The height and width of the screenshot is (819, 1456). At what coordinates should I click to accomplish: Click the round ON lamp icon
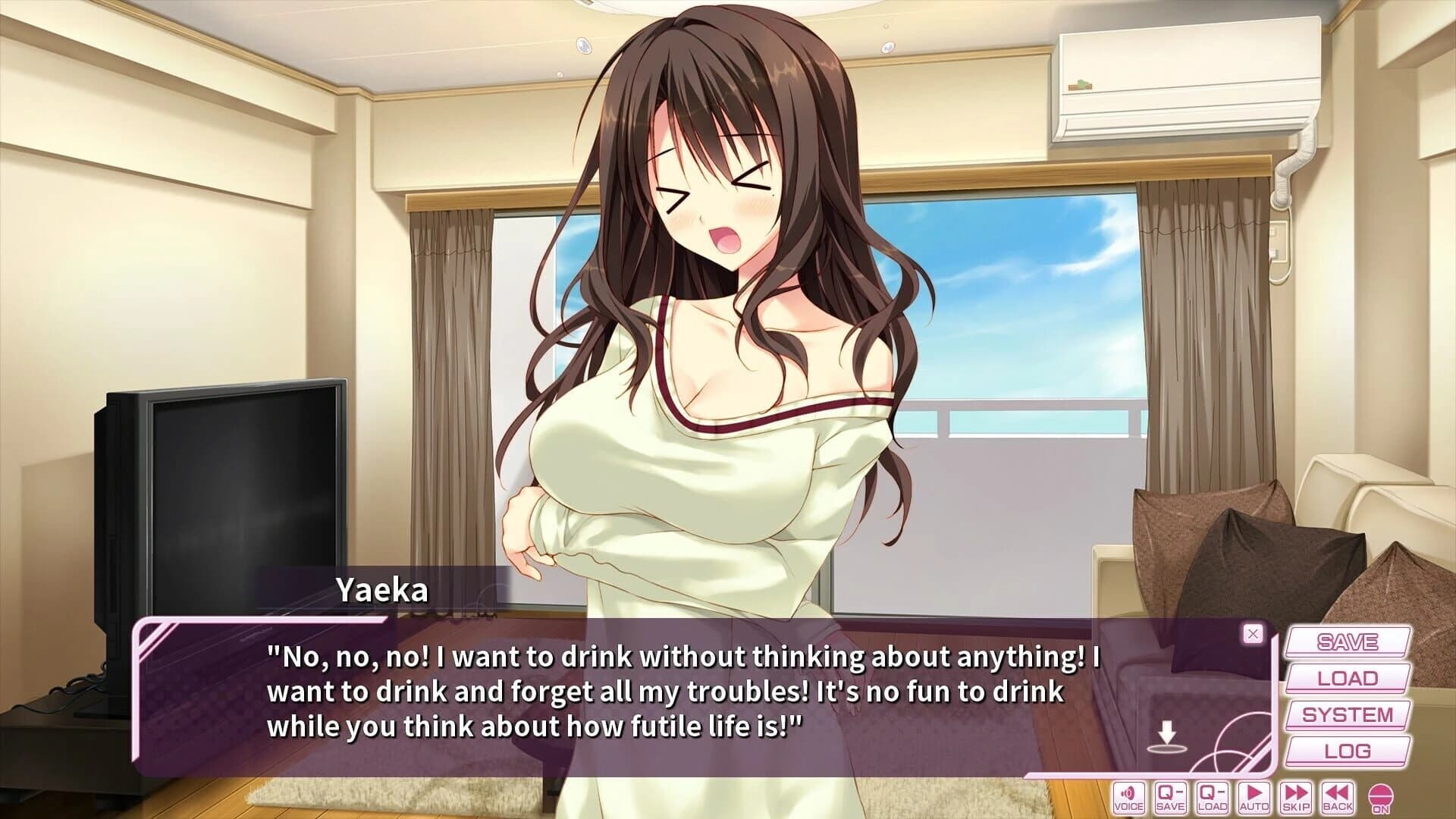[x=1380, y=796]
